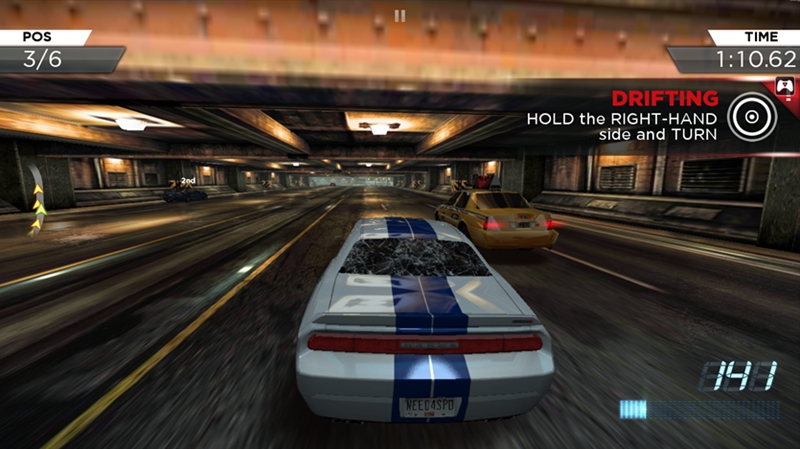Open the gamepad controls hint icon

pos(786,87)
